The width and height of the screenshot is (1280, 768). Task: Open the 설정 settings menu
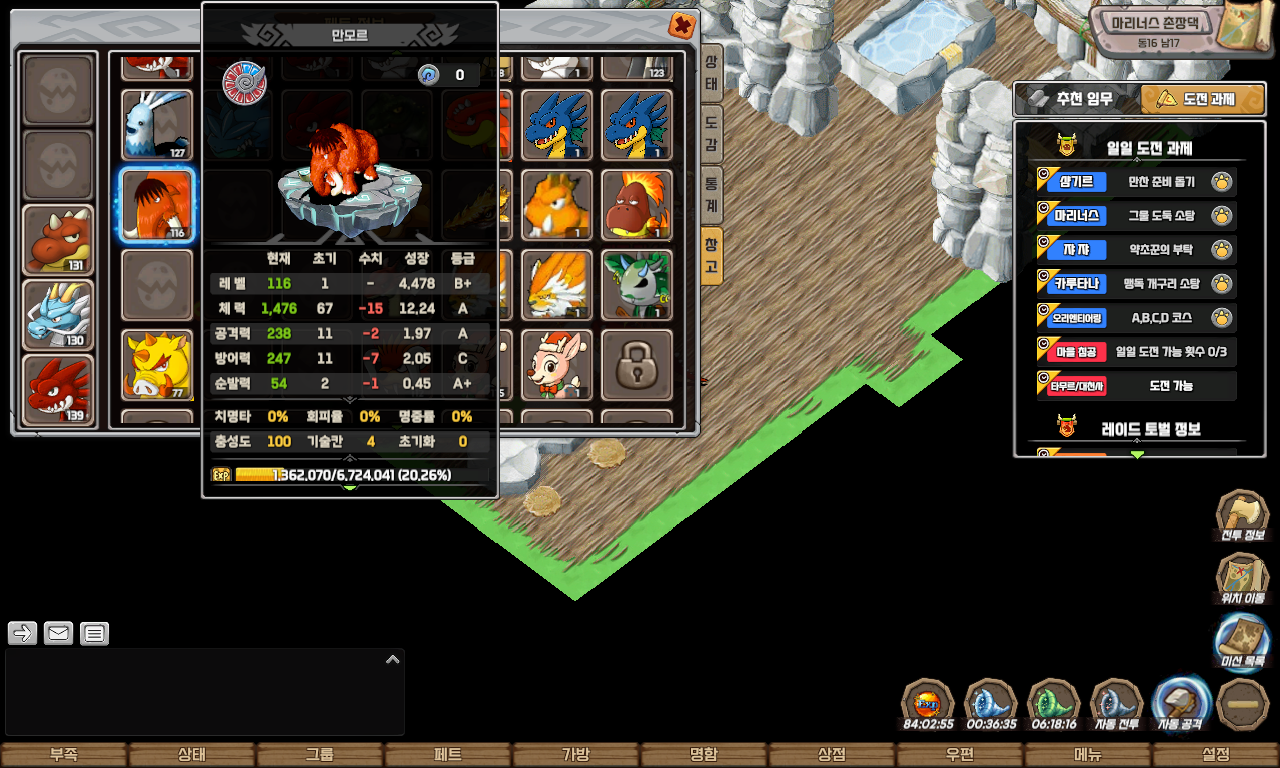[x=1216, y=755]
